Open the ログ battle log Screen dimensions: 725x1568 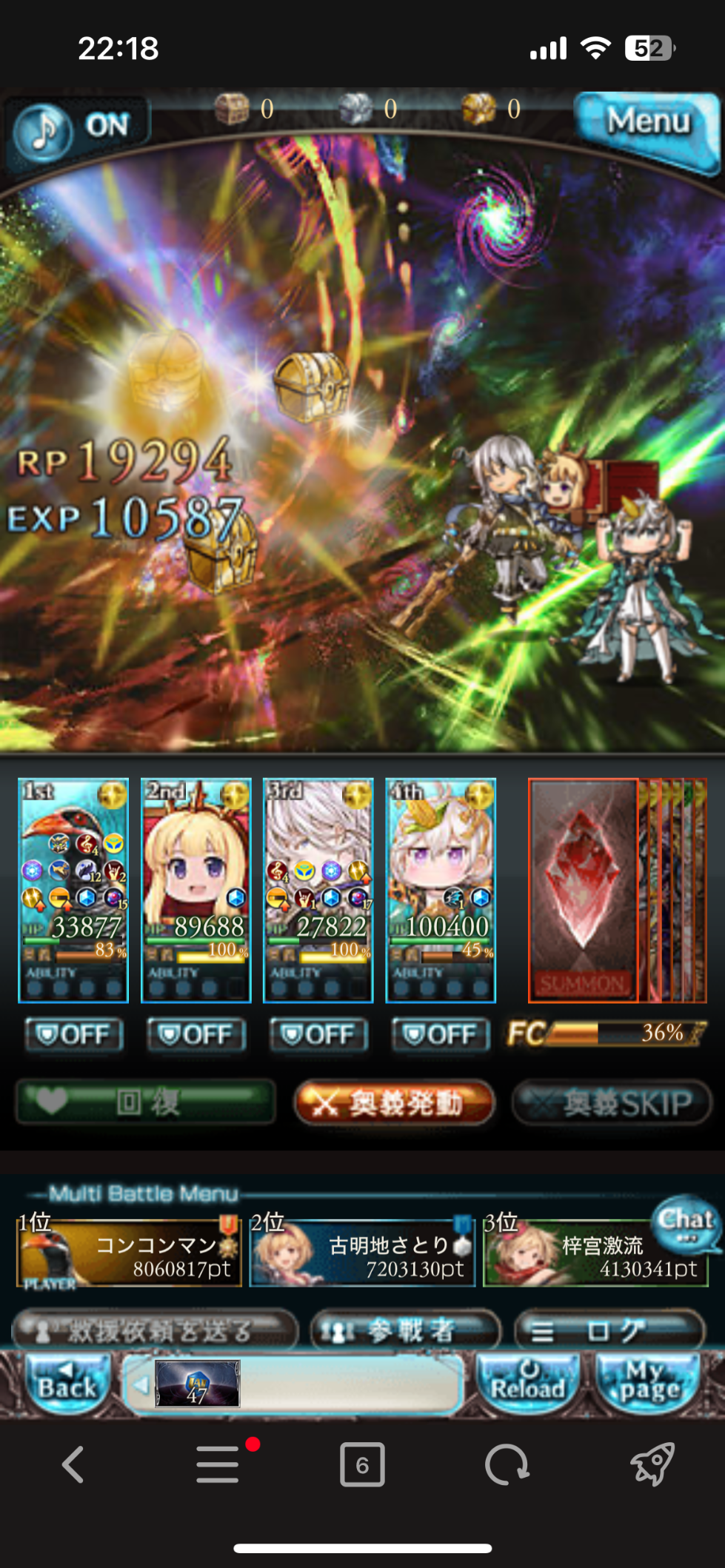[x=609, y=1332]
